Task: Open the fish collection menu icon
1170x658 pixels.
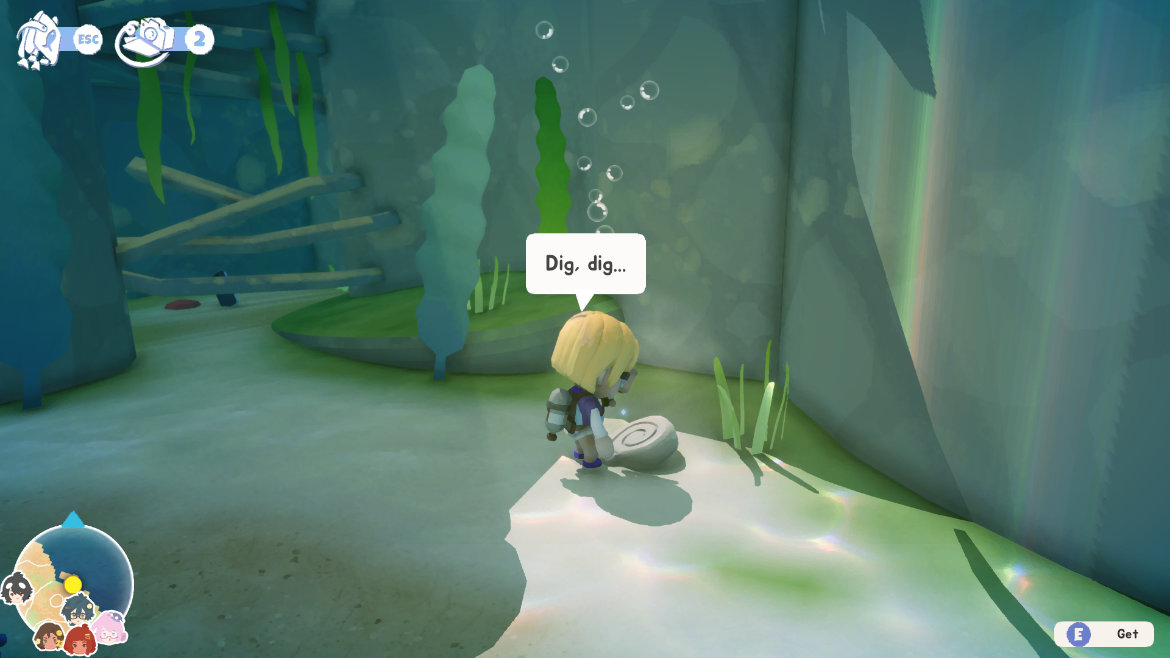Action: (36, 41)
